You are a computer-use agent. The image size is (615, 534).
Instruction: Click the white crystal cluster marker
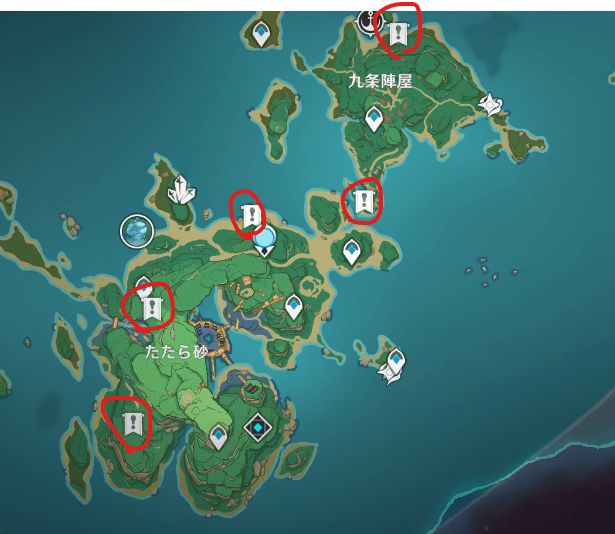pyautogui.click(x=181, y=189)
